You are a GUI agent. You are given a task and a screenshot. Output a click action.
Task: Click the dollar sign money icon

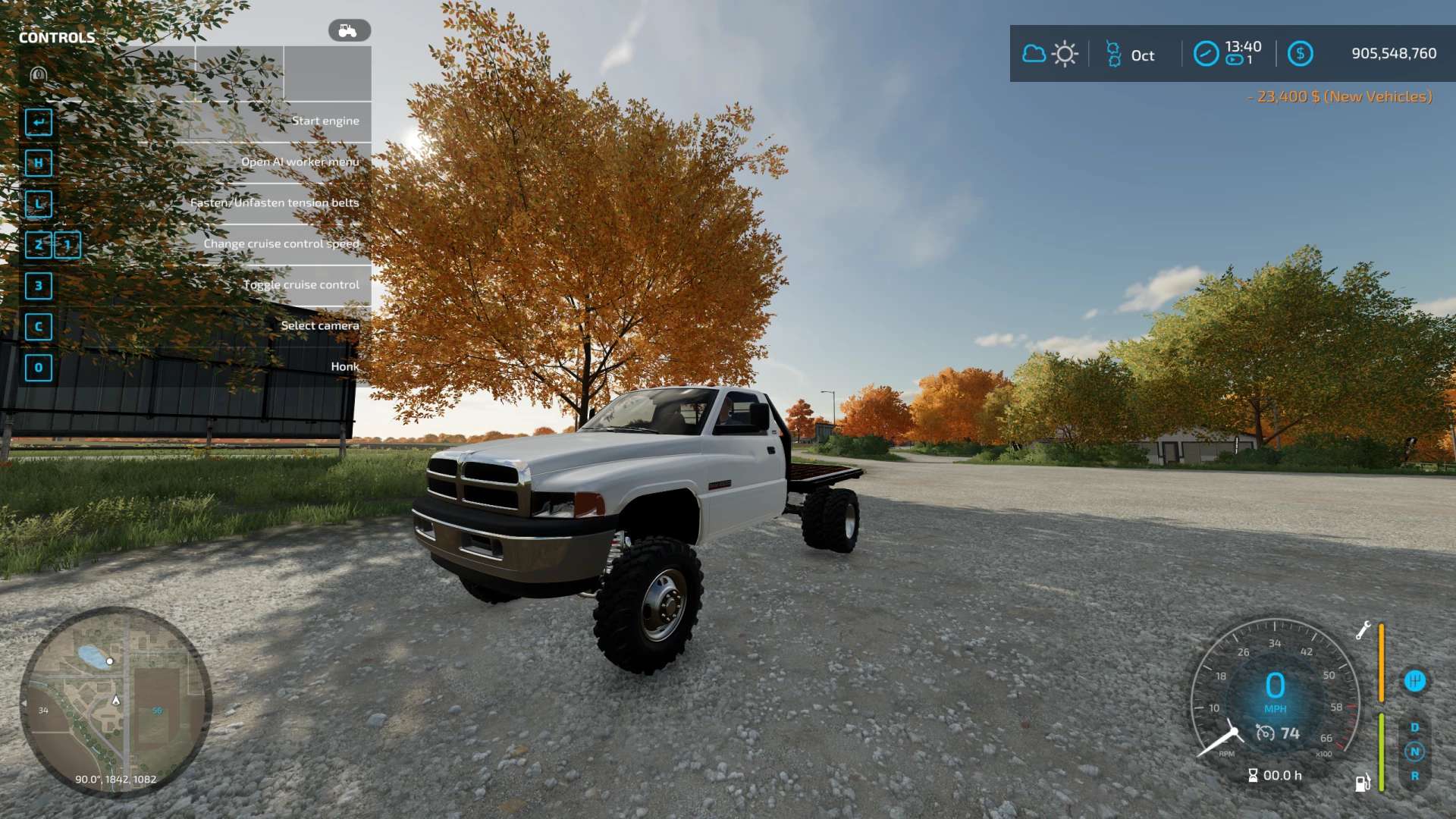1300,54
